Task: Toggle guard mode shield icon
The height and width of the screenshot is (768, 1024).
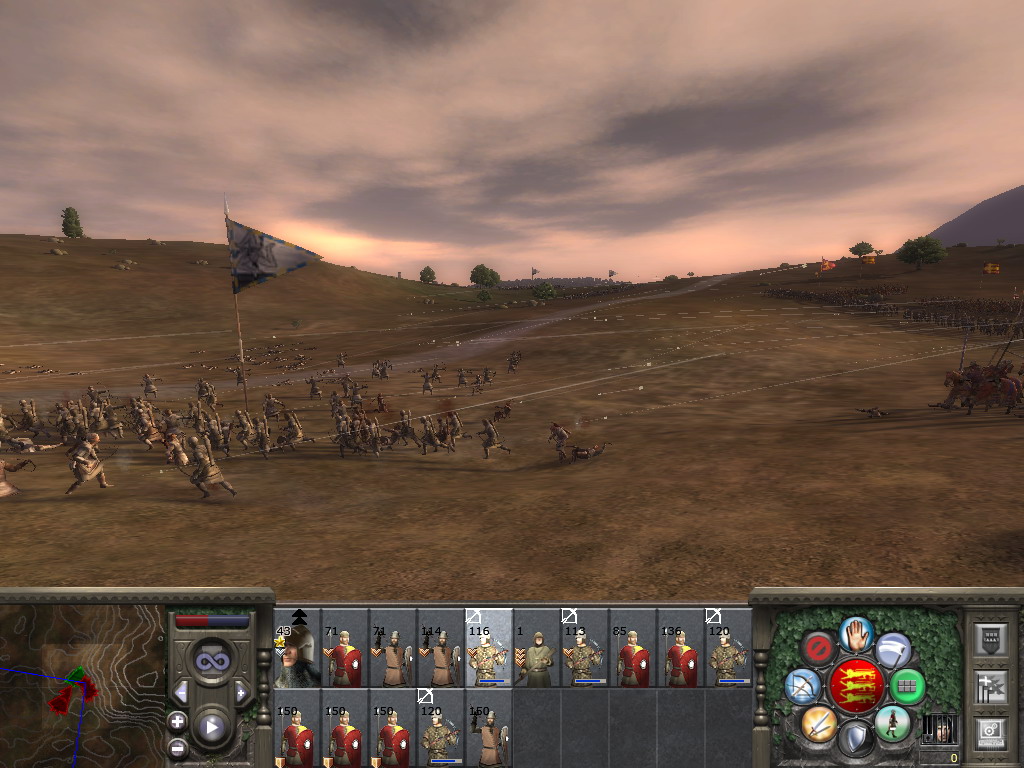Action: click(855, 740)
